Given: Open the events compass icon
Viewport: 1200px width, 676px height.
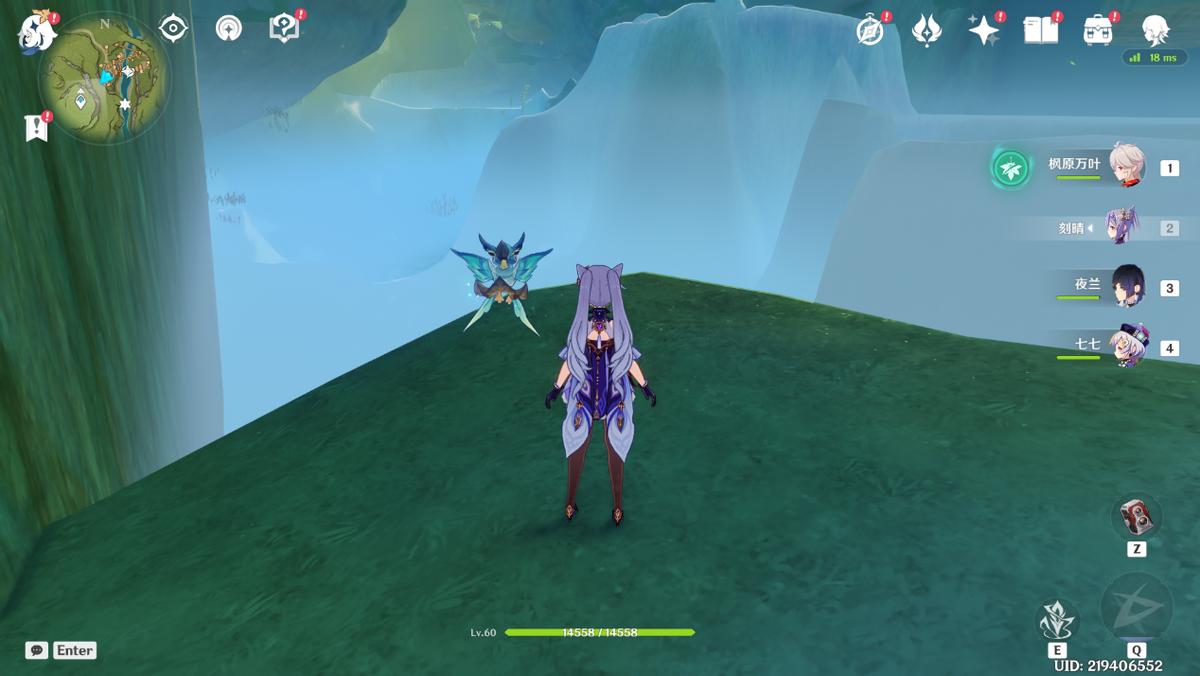Looking at the screenshot, I should pyautogui.click(x=870, y=30).
